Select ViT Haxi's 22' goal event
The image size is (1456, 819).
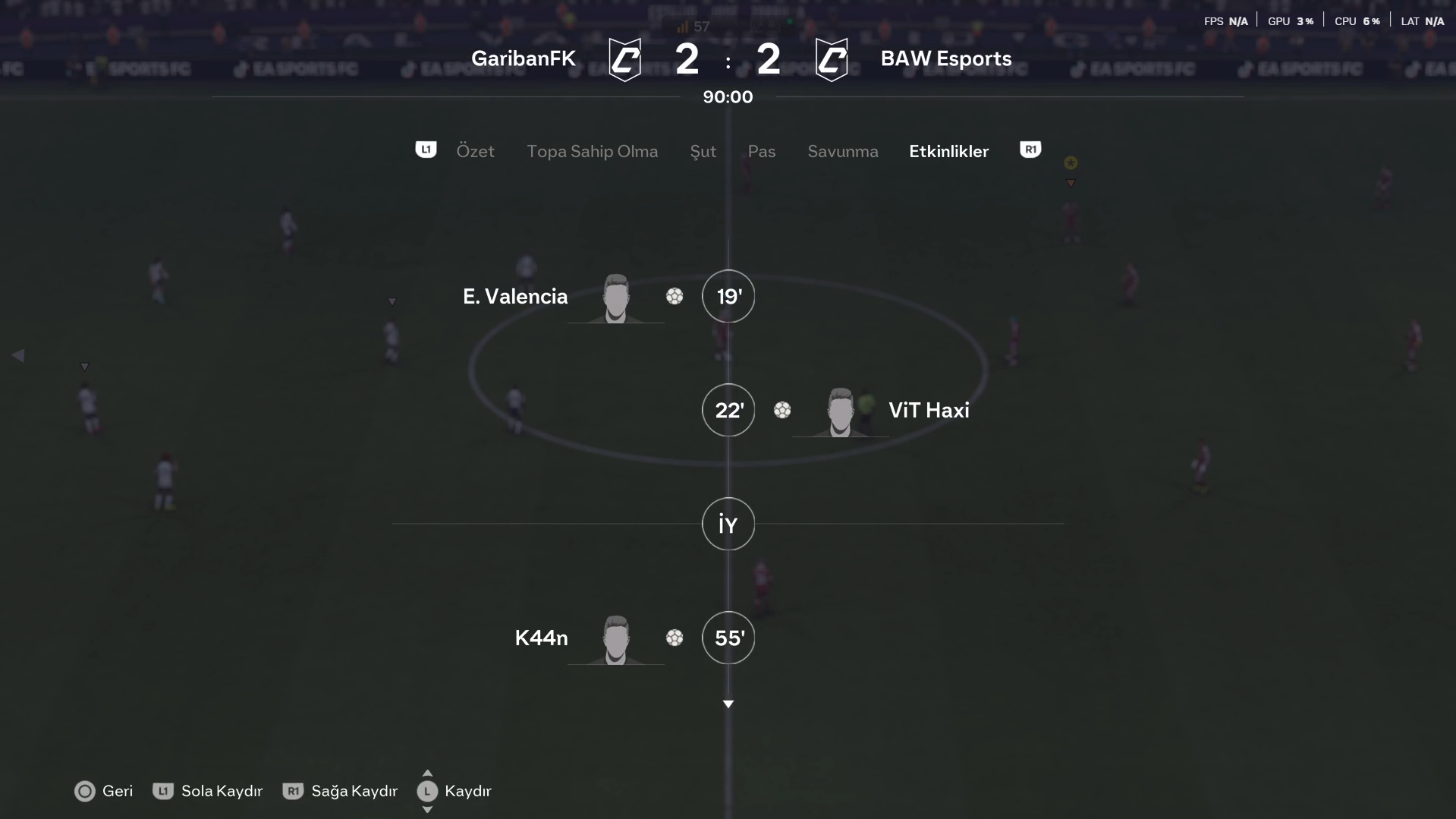click(x=728, y=410)
